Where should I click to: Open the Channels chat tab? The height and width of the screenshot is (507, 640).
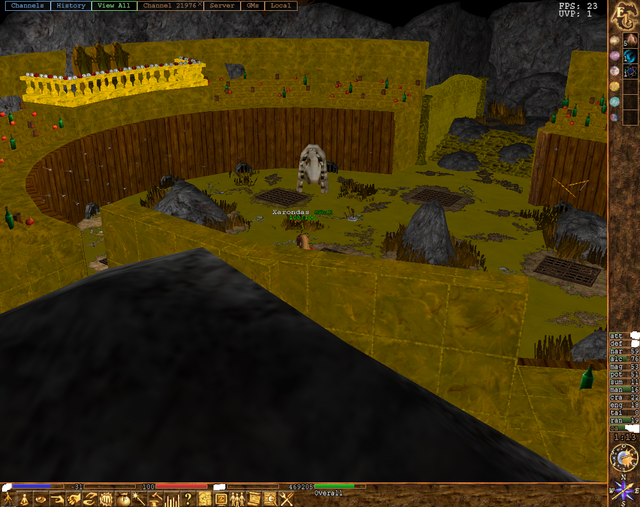26,6
